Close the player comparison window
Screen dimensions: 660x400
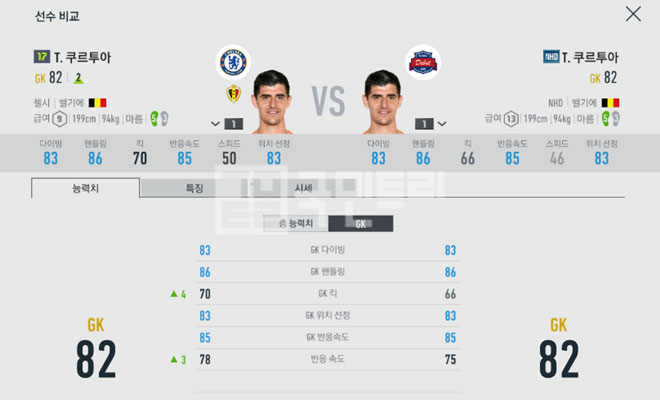[633, 14]
